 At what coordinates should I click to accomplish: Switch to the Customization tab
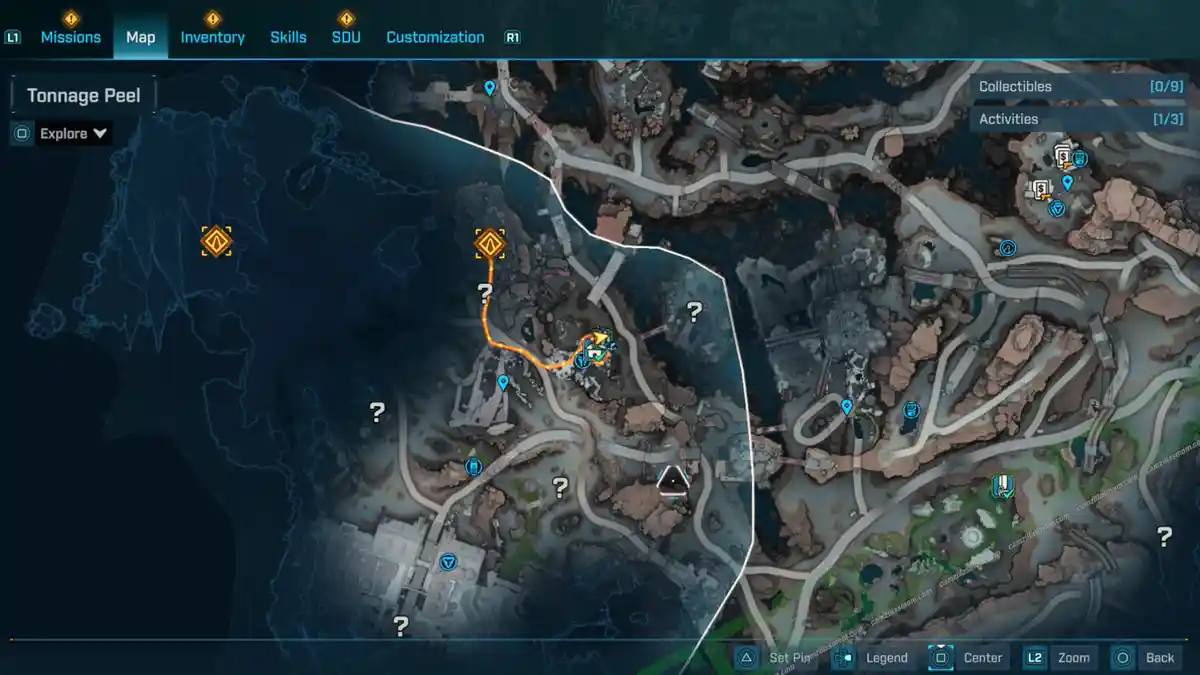point(435,37)
